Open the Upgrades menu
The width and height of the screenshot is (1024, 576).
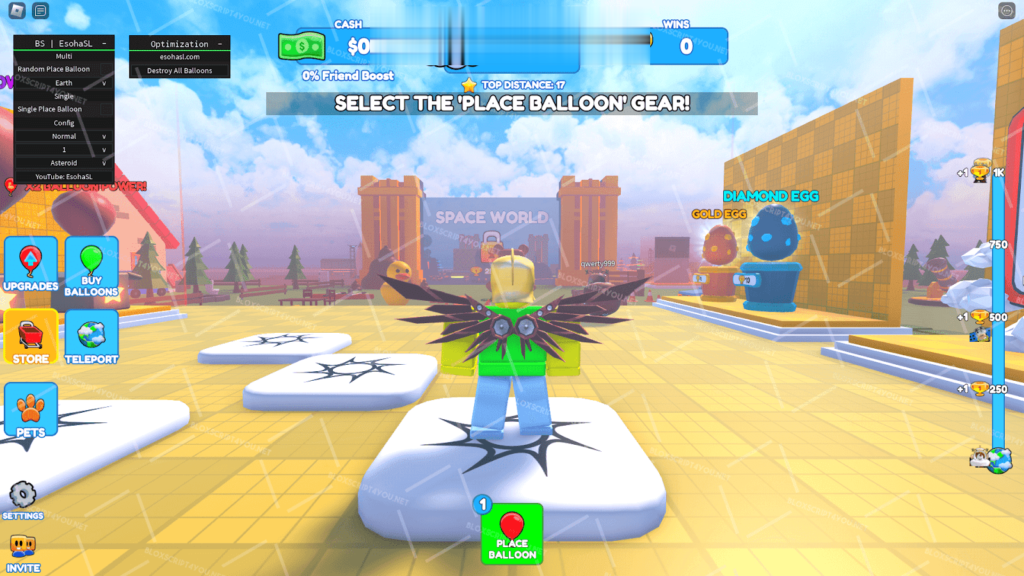pos(30,265)
